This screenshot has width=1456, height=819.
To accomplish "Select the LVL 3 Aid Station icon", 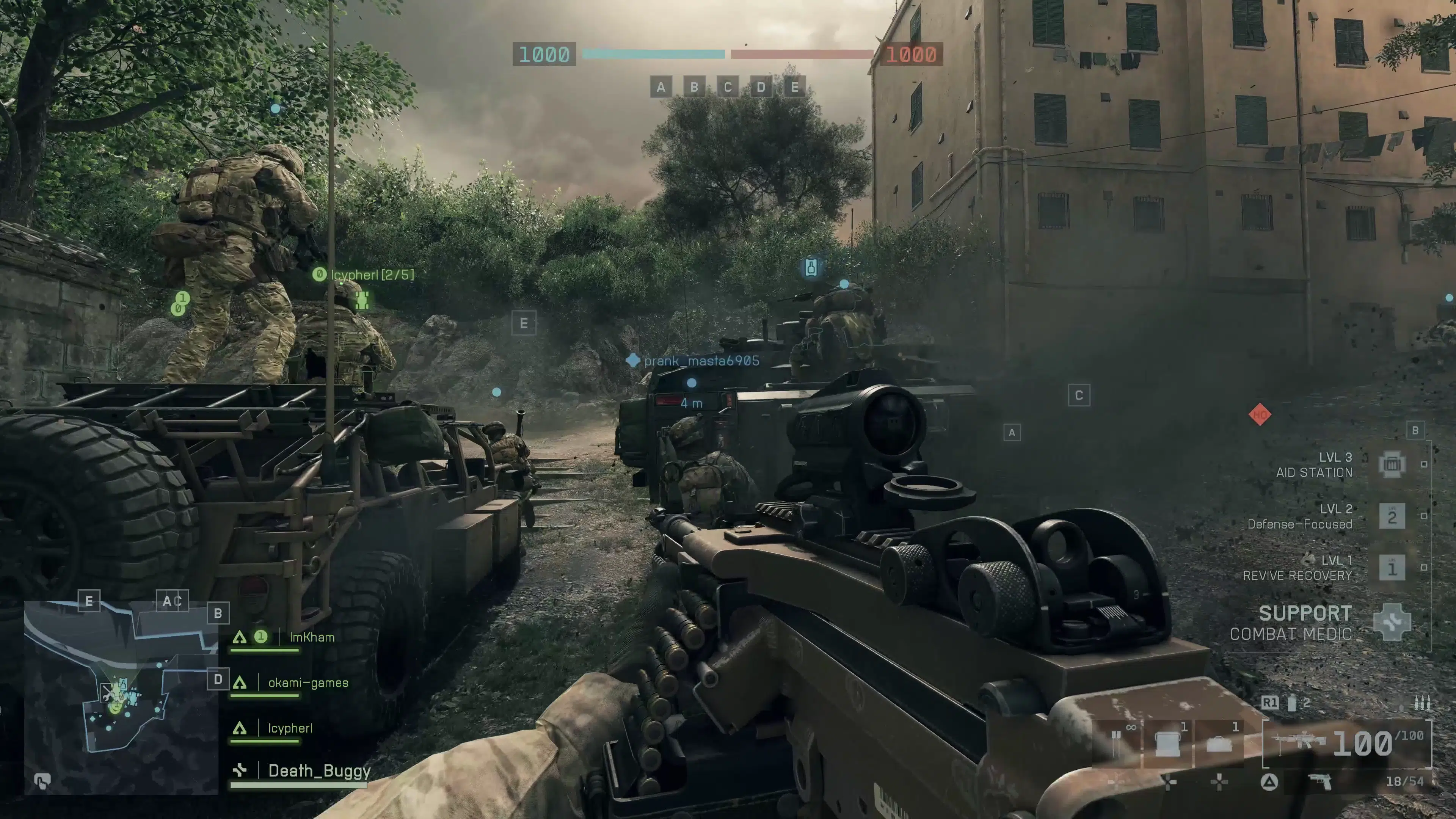I will coord(1392,464).
